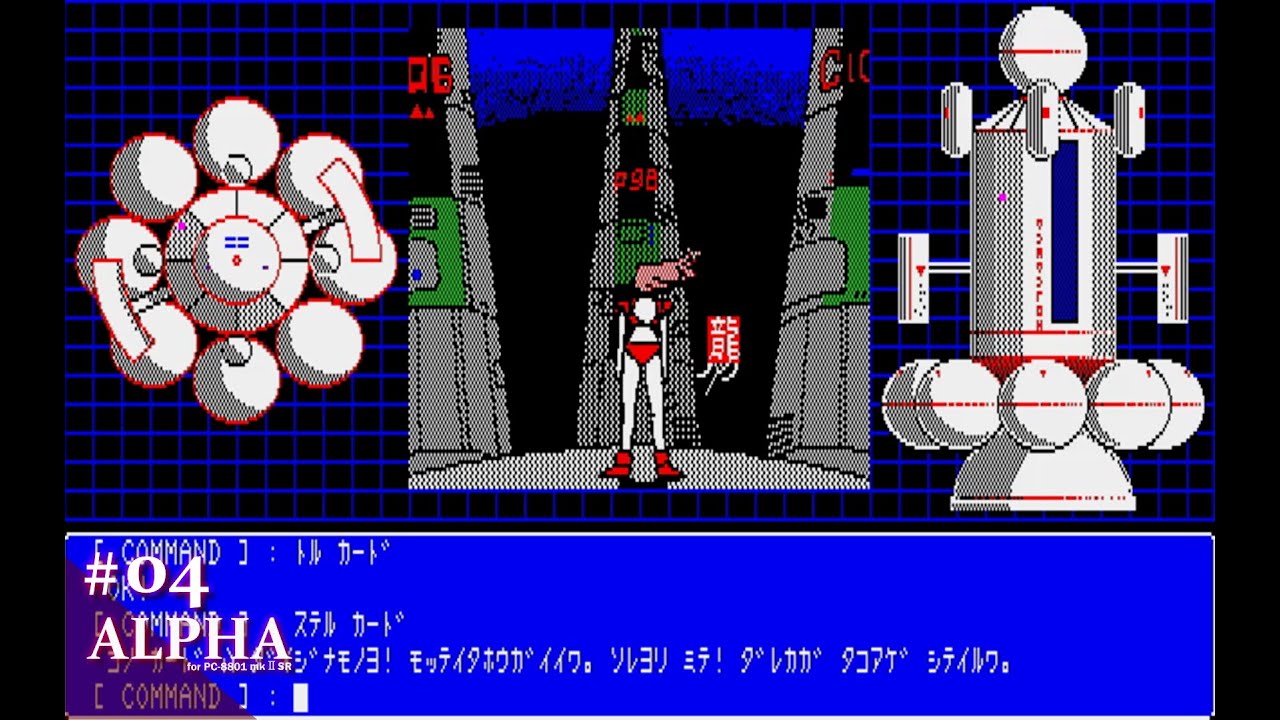Click the red arrow symbols below Q6
1280x720 pixels.
click(x=422, y=112)
